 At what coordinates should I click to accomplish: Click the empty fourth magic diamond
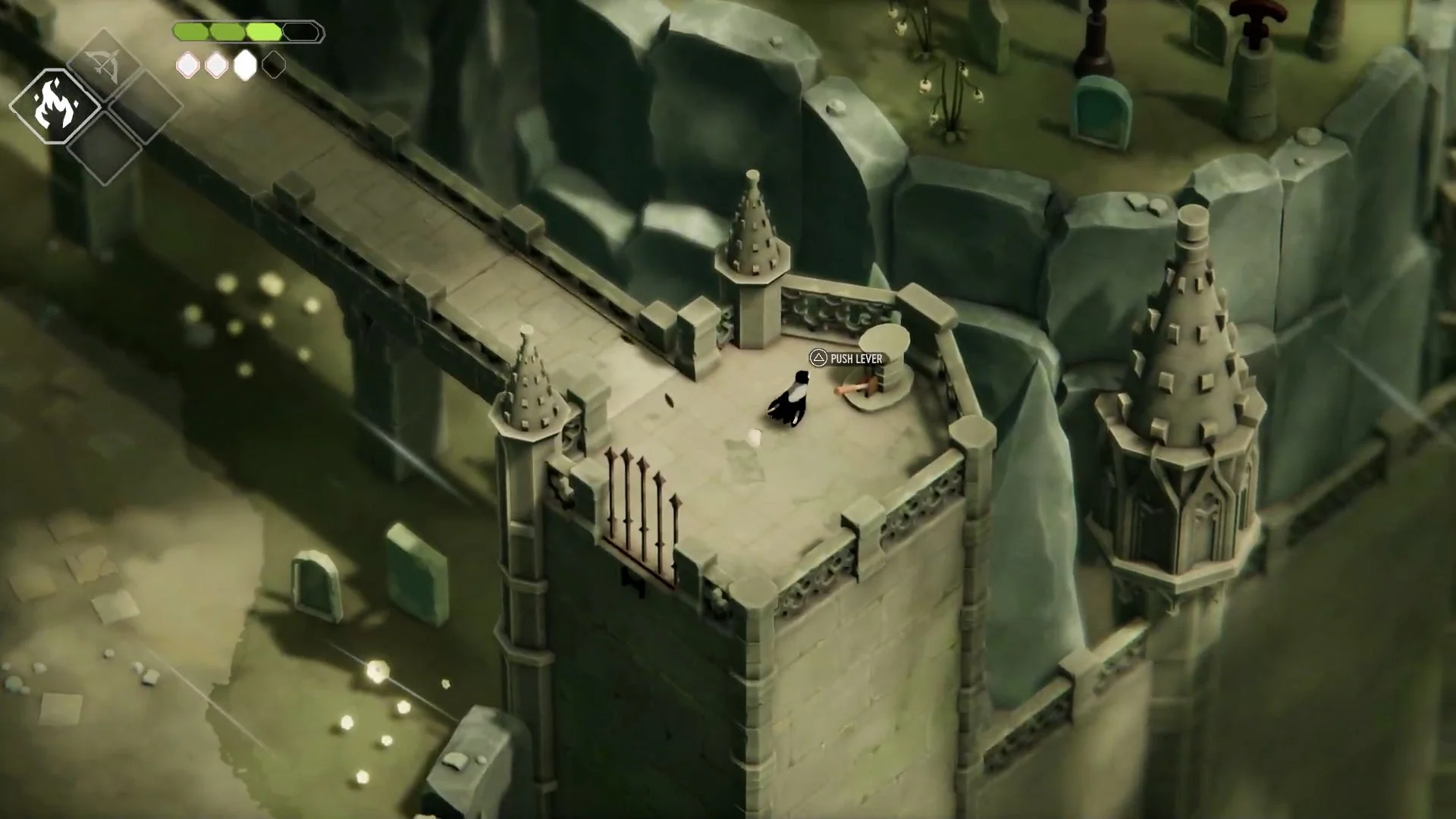coord(273,66)
